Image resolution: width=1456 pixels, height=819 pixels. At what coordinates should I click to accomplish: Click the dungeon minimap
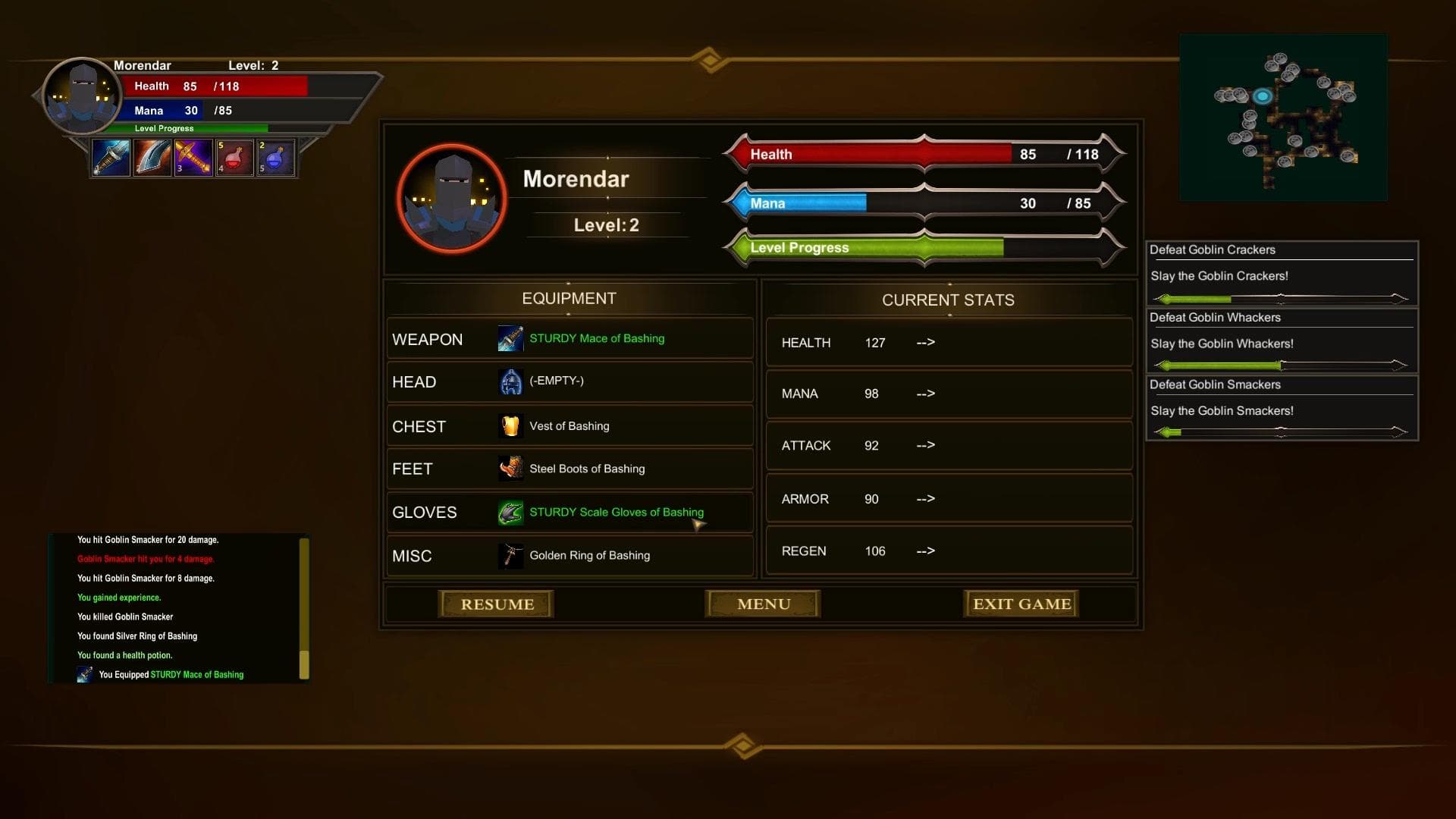point(1283,118)
